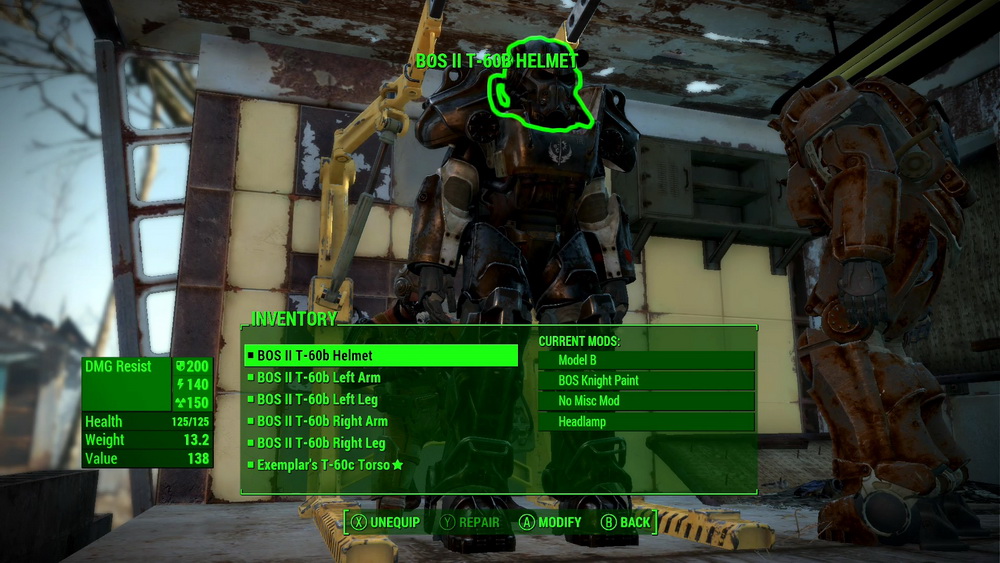Click the Model B mod row
This screenshot has width=1000, height=563.
646,360
